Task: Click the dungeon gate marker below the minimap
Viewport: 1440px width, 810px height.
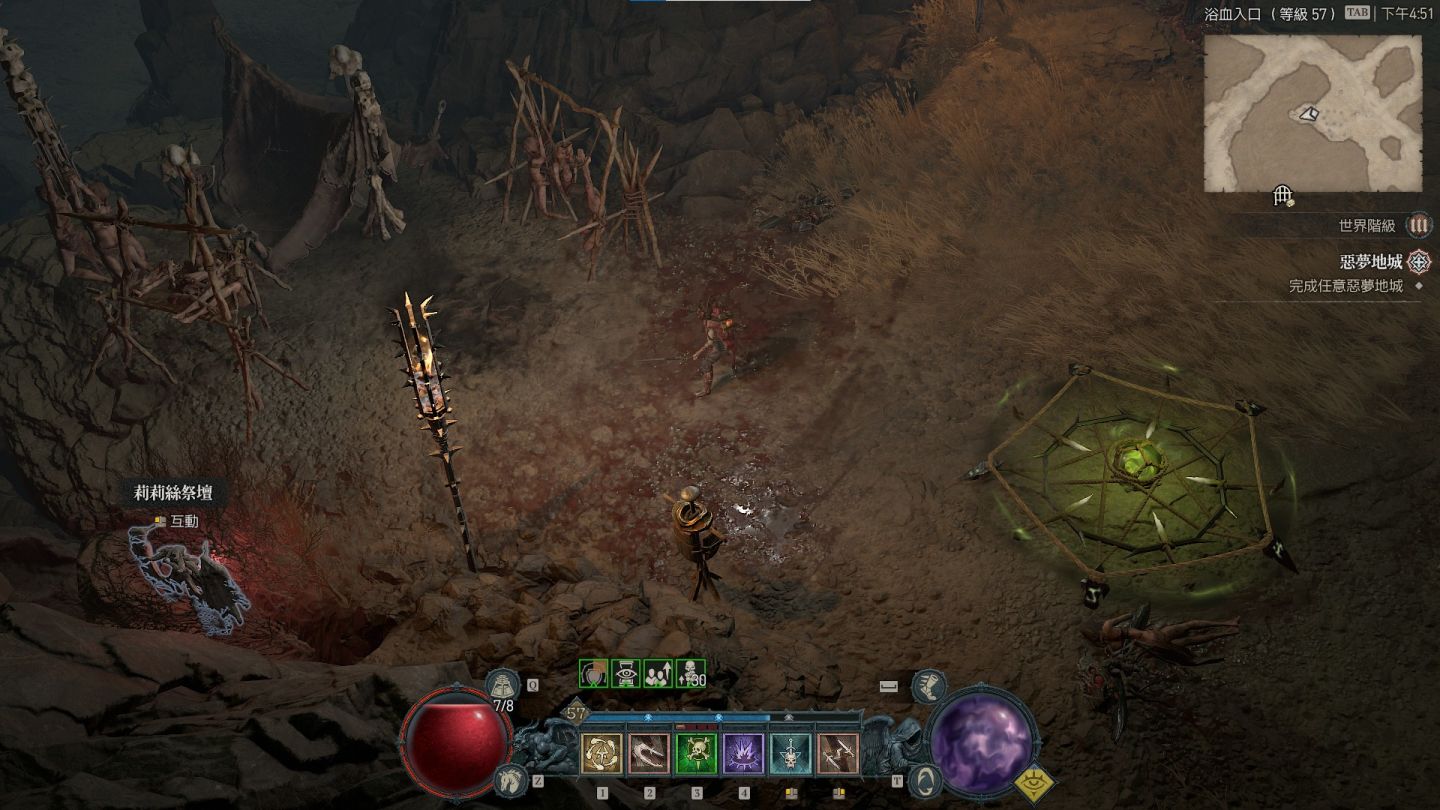Action: coord(1284,197)
